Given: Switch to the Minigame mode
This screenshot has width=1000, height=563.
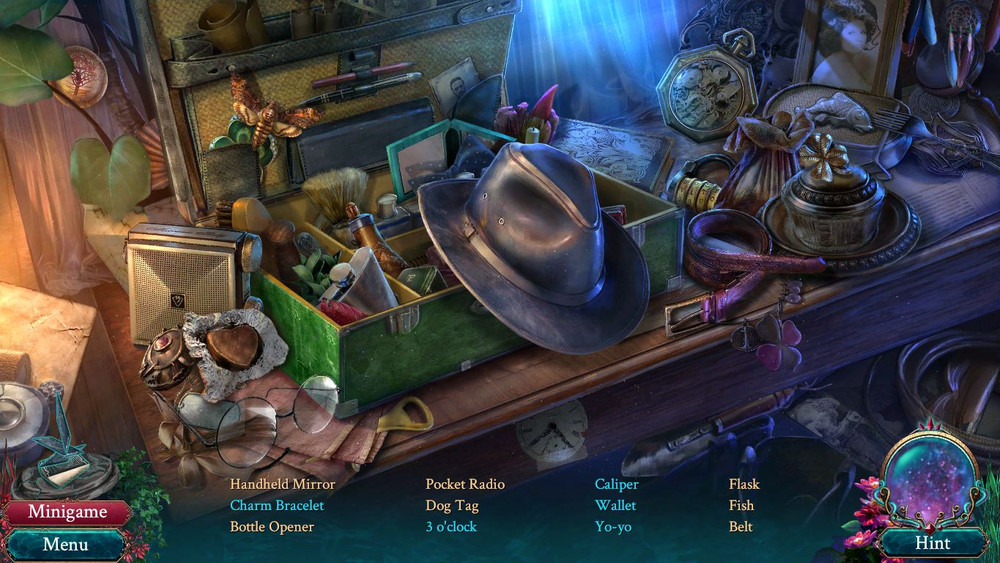Looking at the screenshot, I should 67,512.
